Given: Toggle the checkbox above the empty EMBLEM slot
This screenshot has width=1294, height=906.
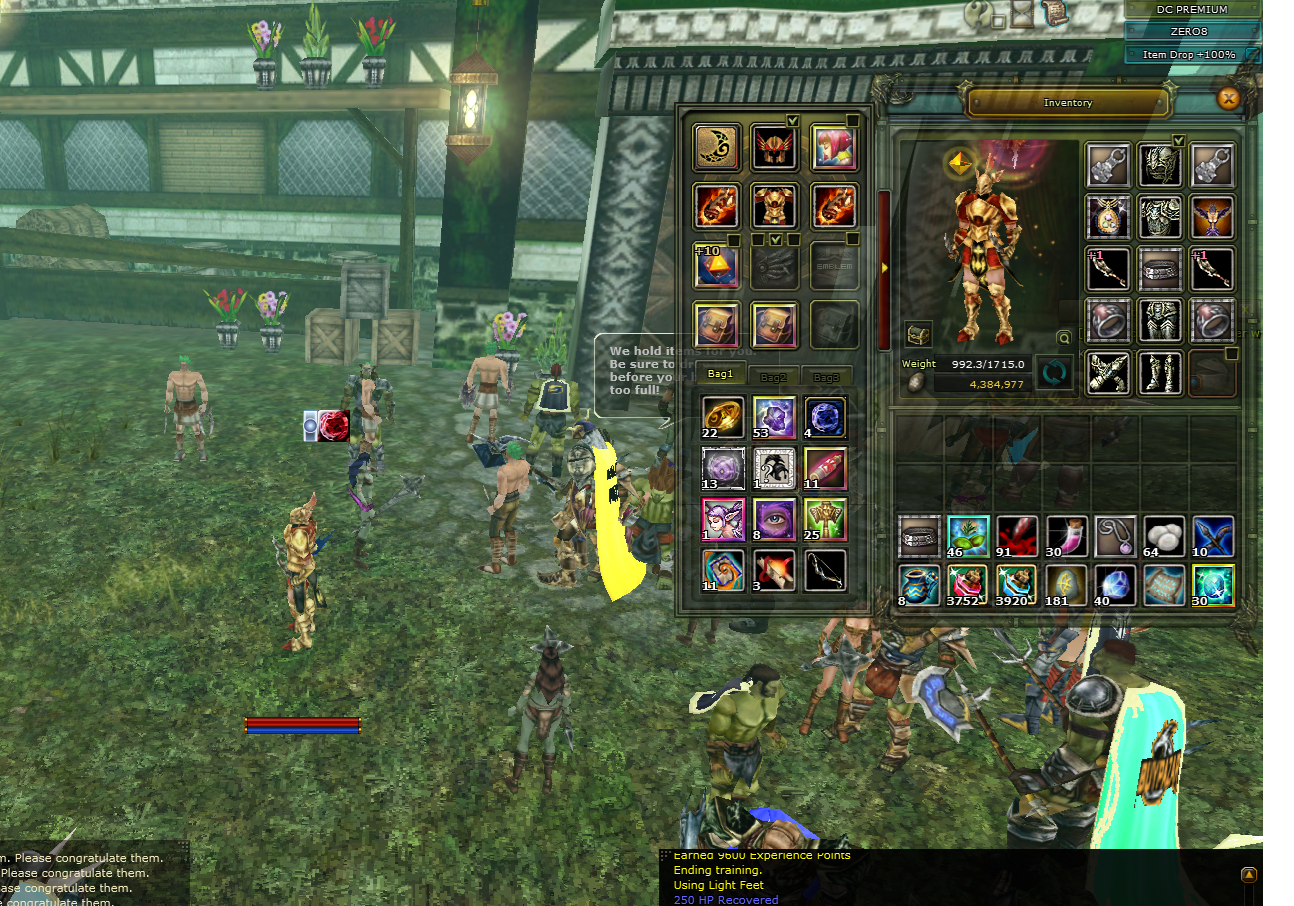Looking at the screenshot, I should [x=853, y=239].
